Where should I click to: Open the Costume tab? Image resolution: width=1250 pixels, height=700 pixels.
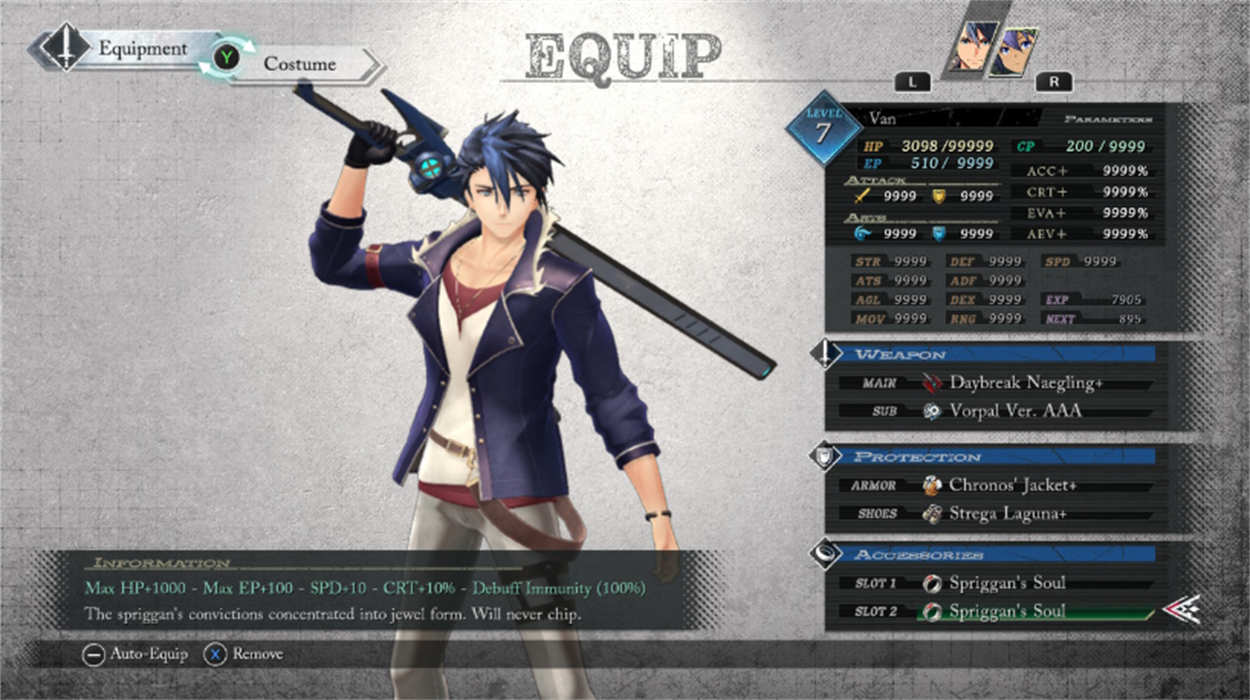click(x=299, y=64)
